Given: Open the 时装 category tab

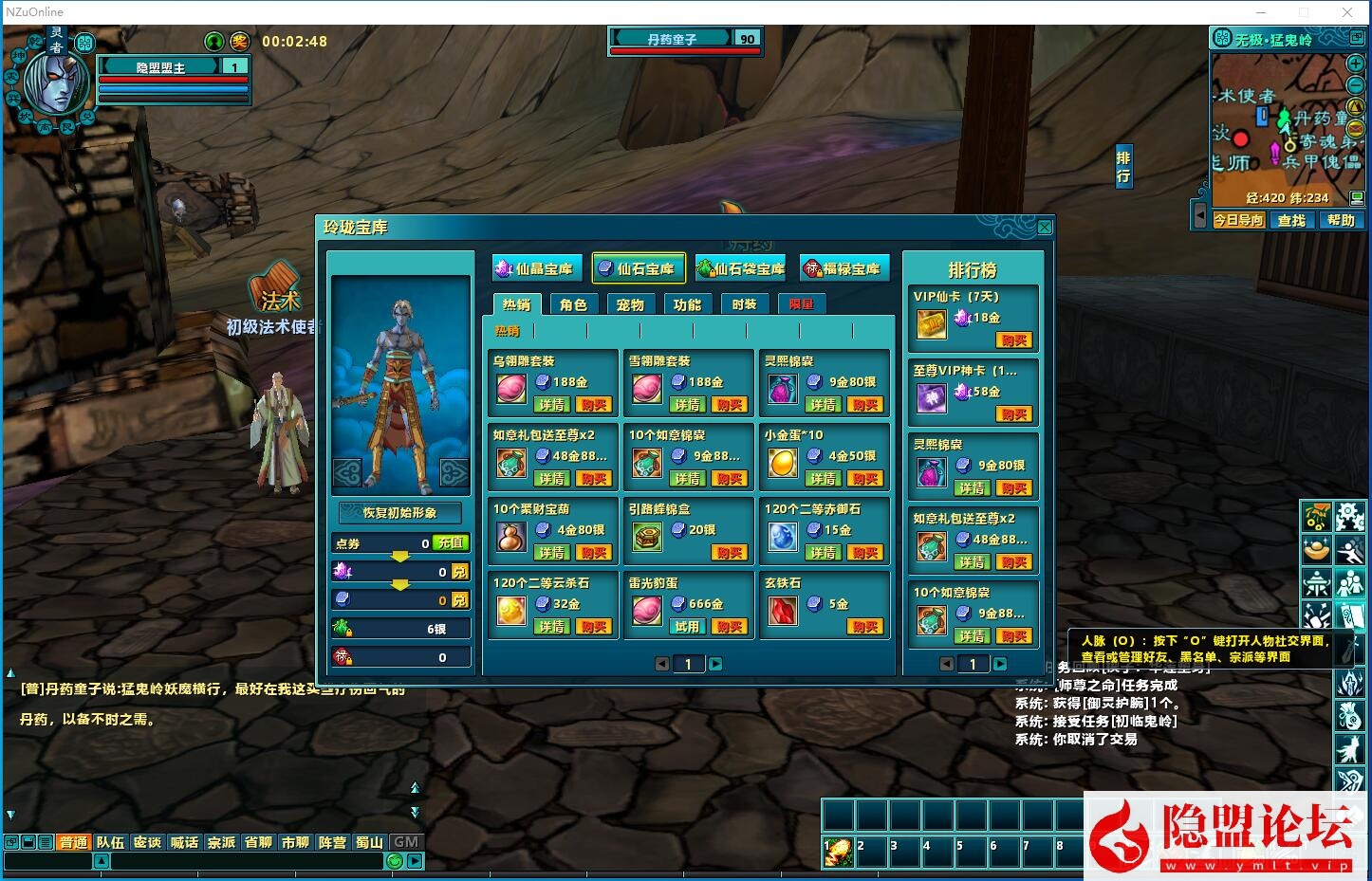Looking at the screenshot, I should pos(744,304).
